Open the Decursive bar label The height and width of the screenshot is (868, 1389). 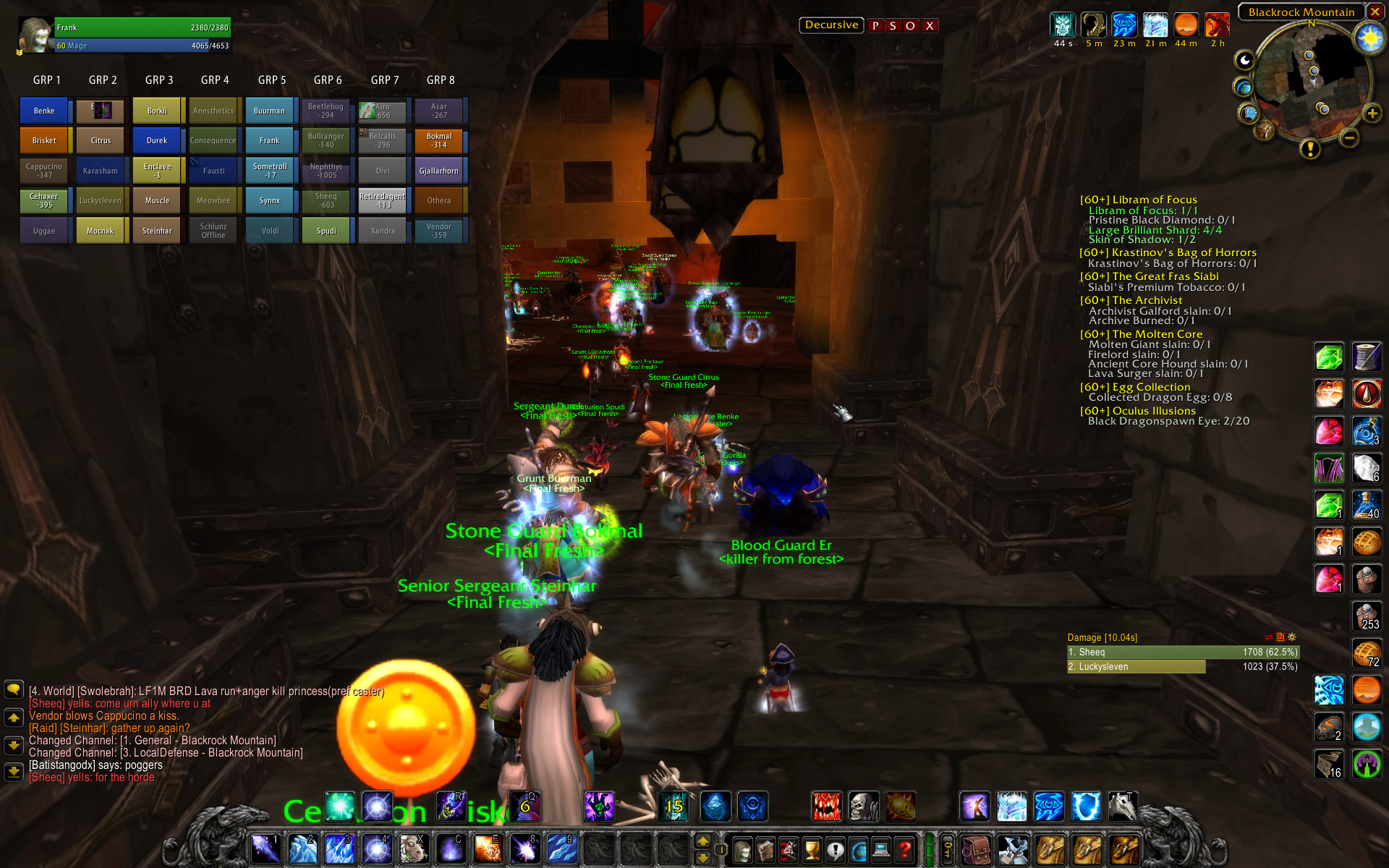[x=831, y=25]
